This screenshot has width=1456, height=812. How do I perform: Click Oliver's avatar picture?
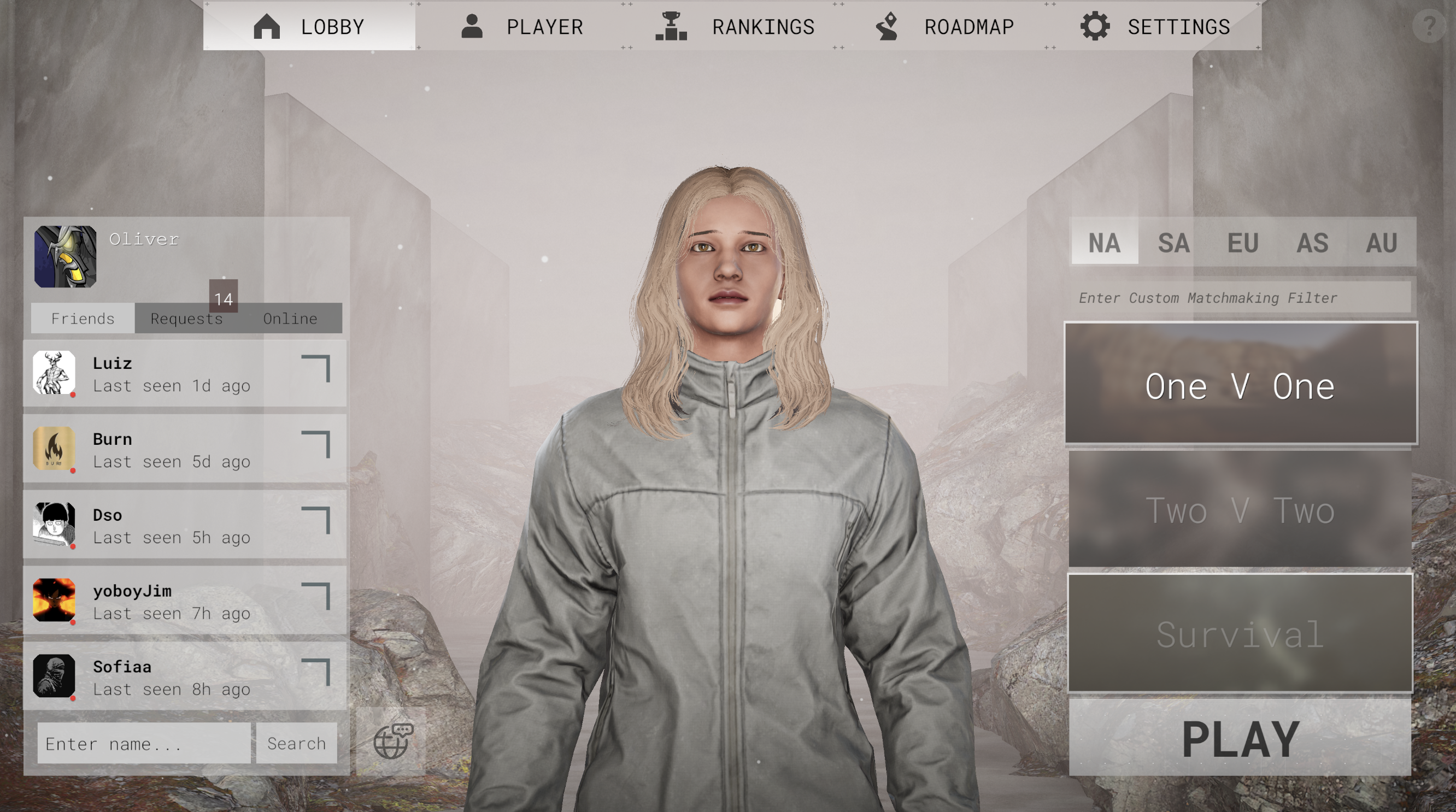pyautogui.click(x=65, y=256)
